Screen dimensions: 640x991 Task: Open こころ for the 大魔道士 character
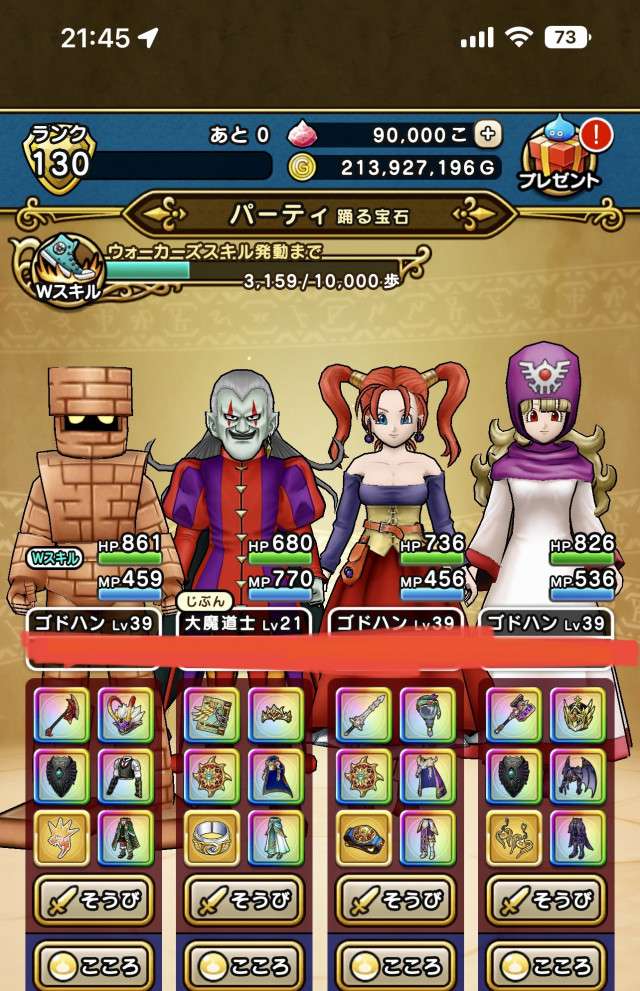pos(243,966)
